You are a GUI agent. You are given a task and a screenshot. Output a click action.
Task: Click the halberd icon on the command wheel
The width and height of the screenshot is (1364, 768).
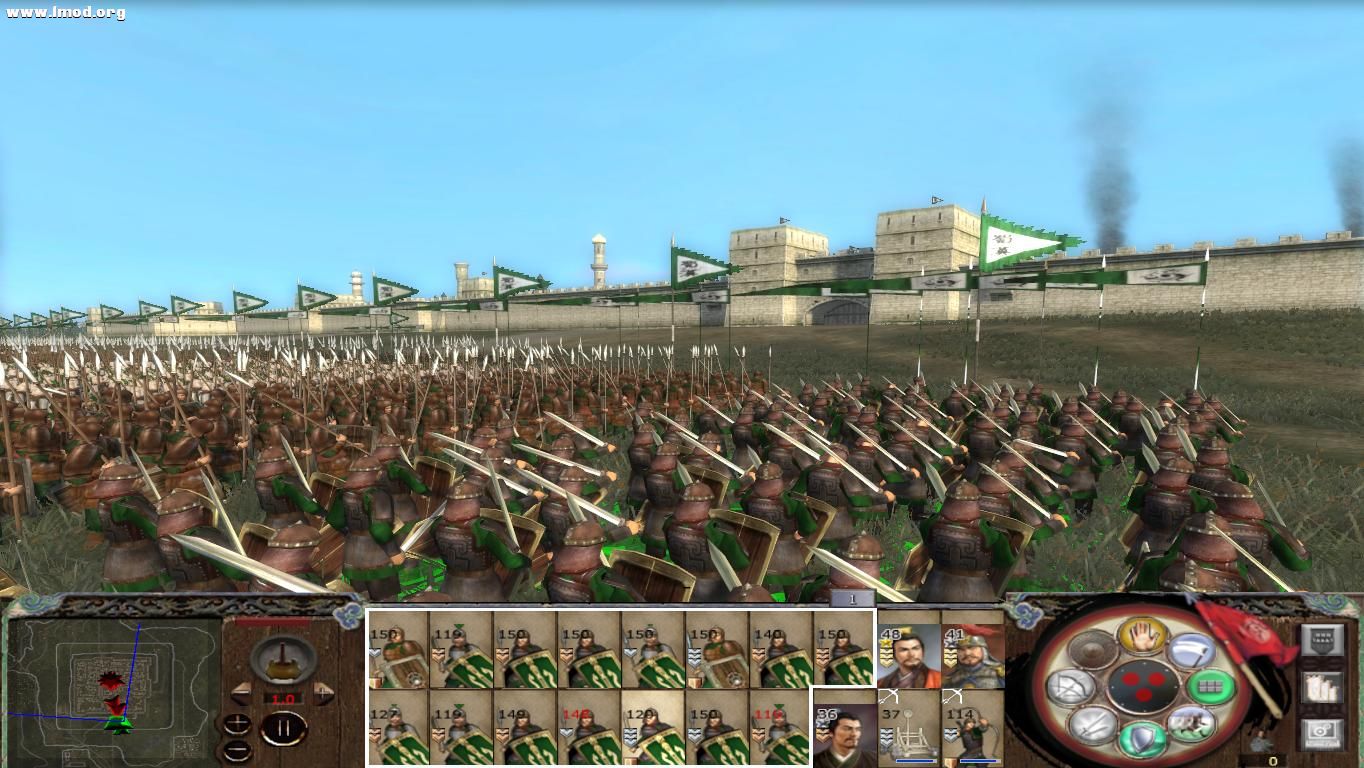pyautogui.click(x=1191, y=650)
